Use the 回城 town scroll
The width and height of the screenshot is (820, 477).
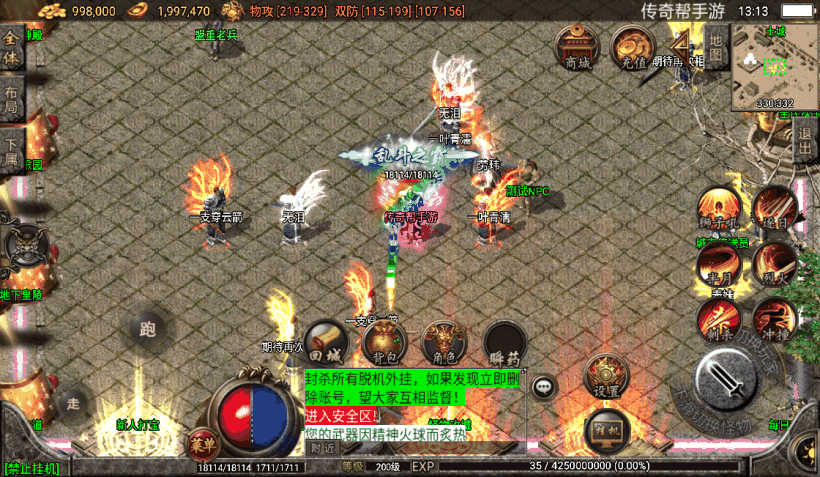325,343
